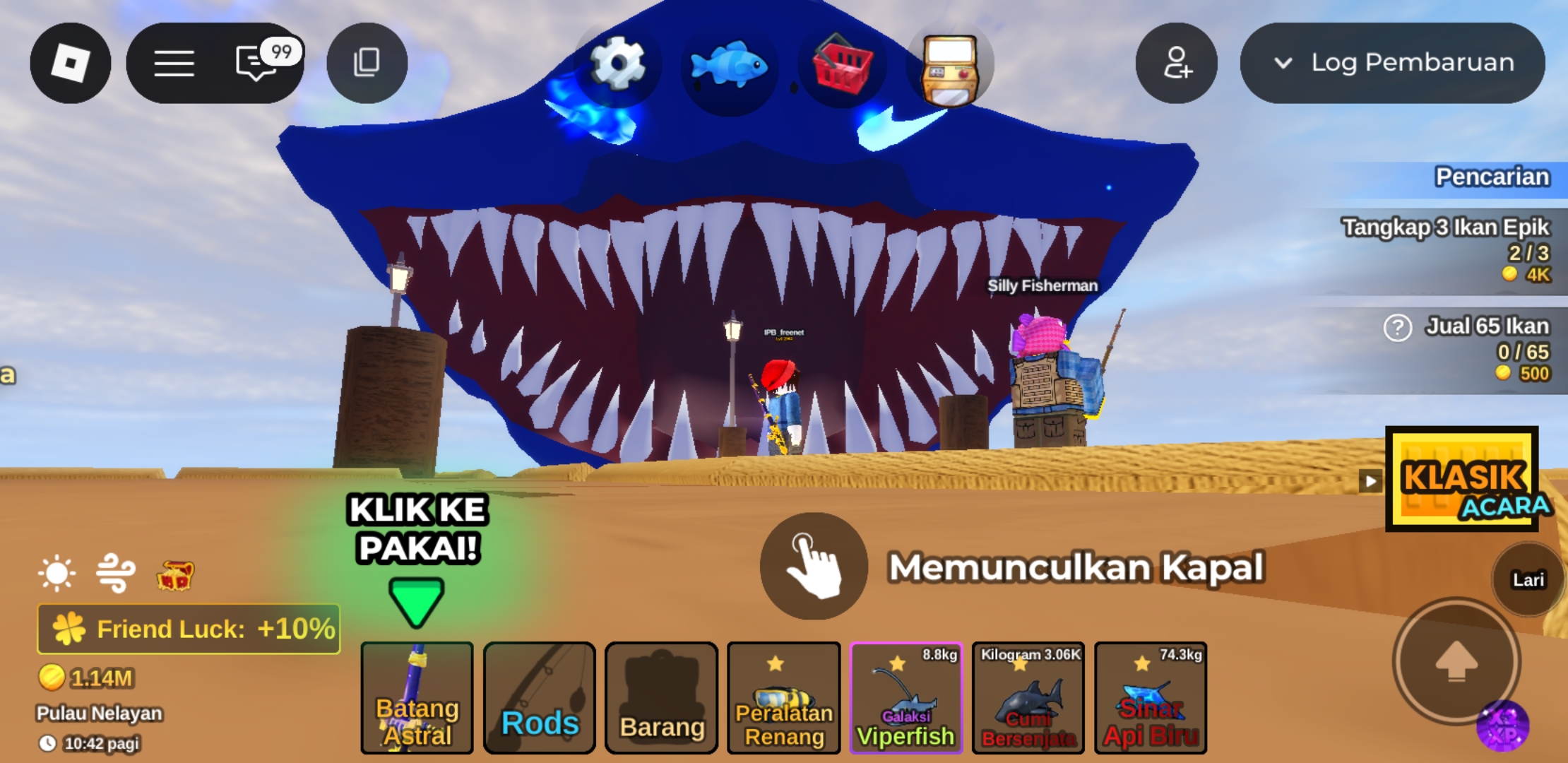Toggle the Lari run button
Screen dimensions: 1568x763
pos(1528,579)
